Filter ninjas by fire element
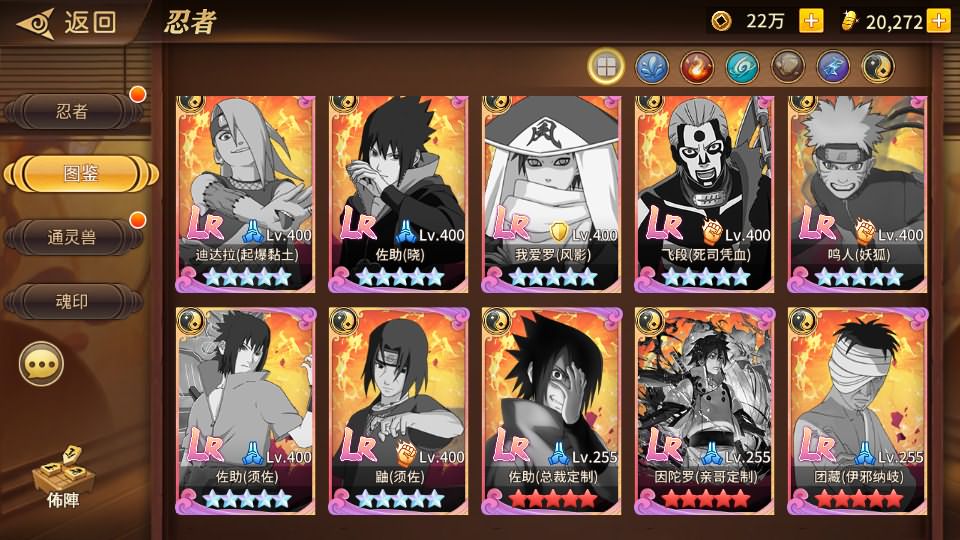The image size is (960, 540). coord(696,67)
